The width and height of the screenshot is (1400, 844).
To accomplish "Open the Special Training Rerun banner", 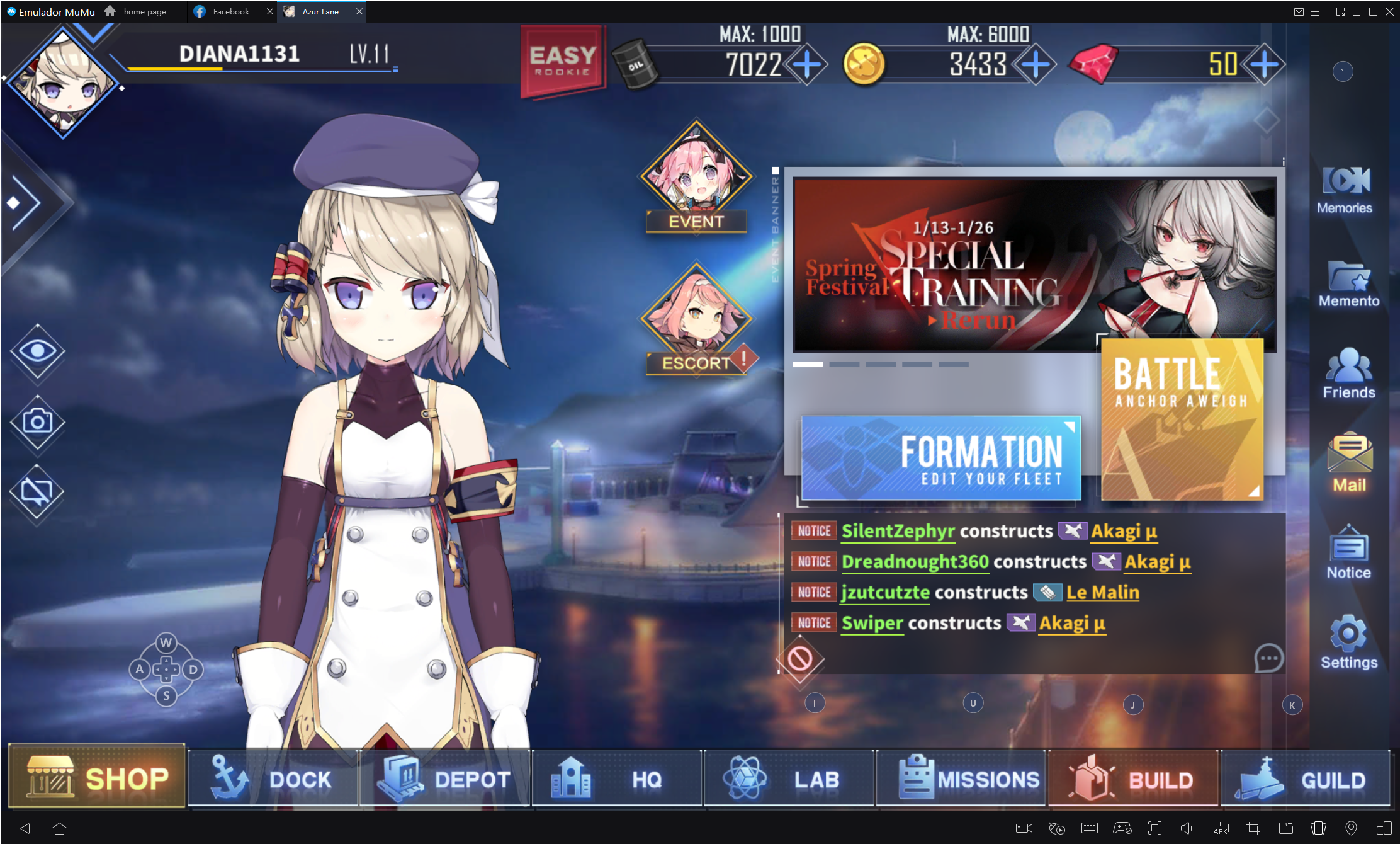I will (1034, 265).
